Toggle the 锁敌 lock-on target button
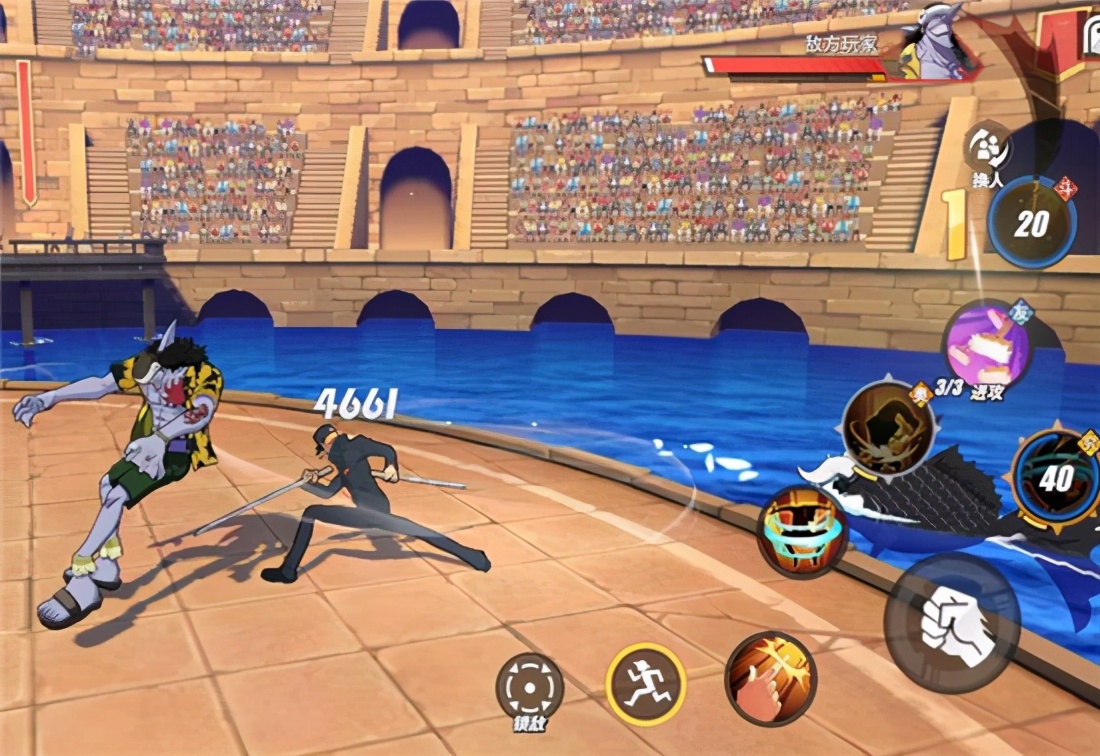1100x756 pixels. tap(530, 687)
